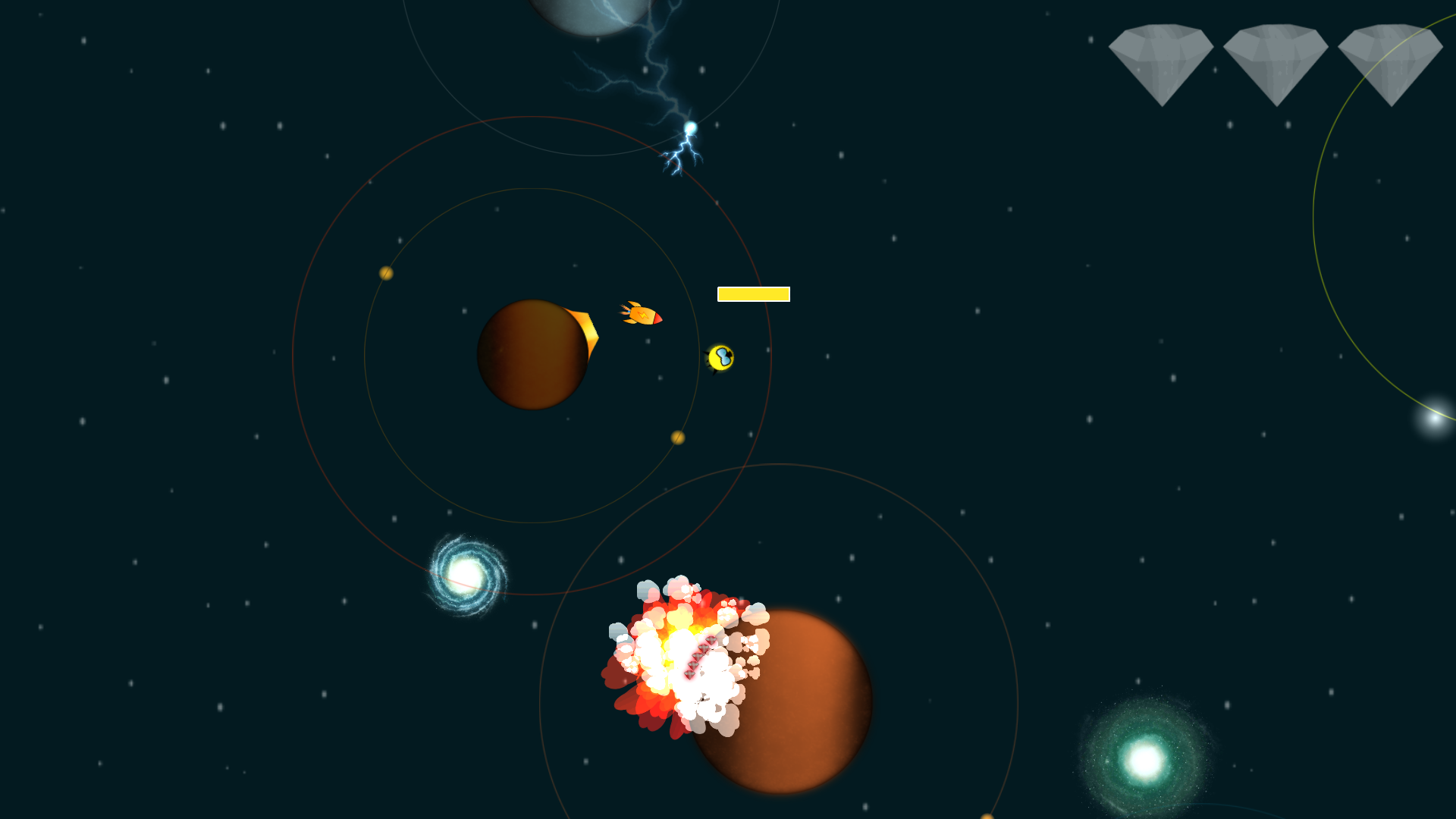Click the gold coin below the brown planet
This screenshot has width=1456, height=819.
(x=677, y=438)
